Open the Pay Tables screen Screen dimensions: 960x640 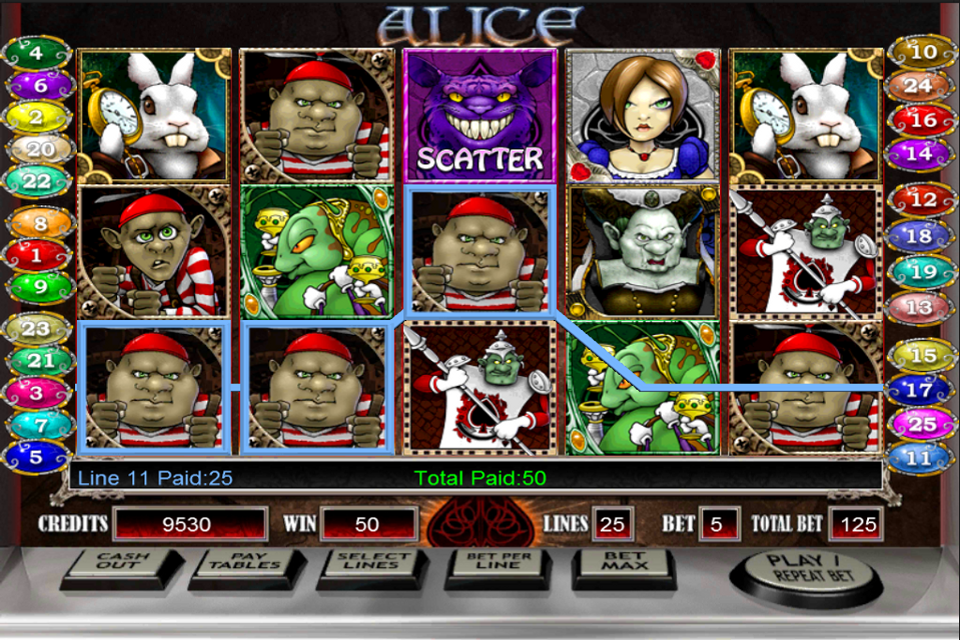point(245,565)
